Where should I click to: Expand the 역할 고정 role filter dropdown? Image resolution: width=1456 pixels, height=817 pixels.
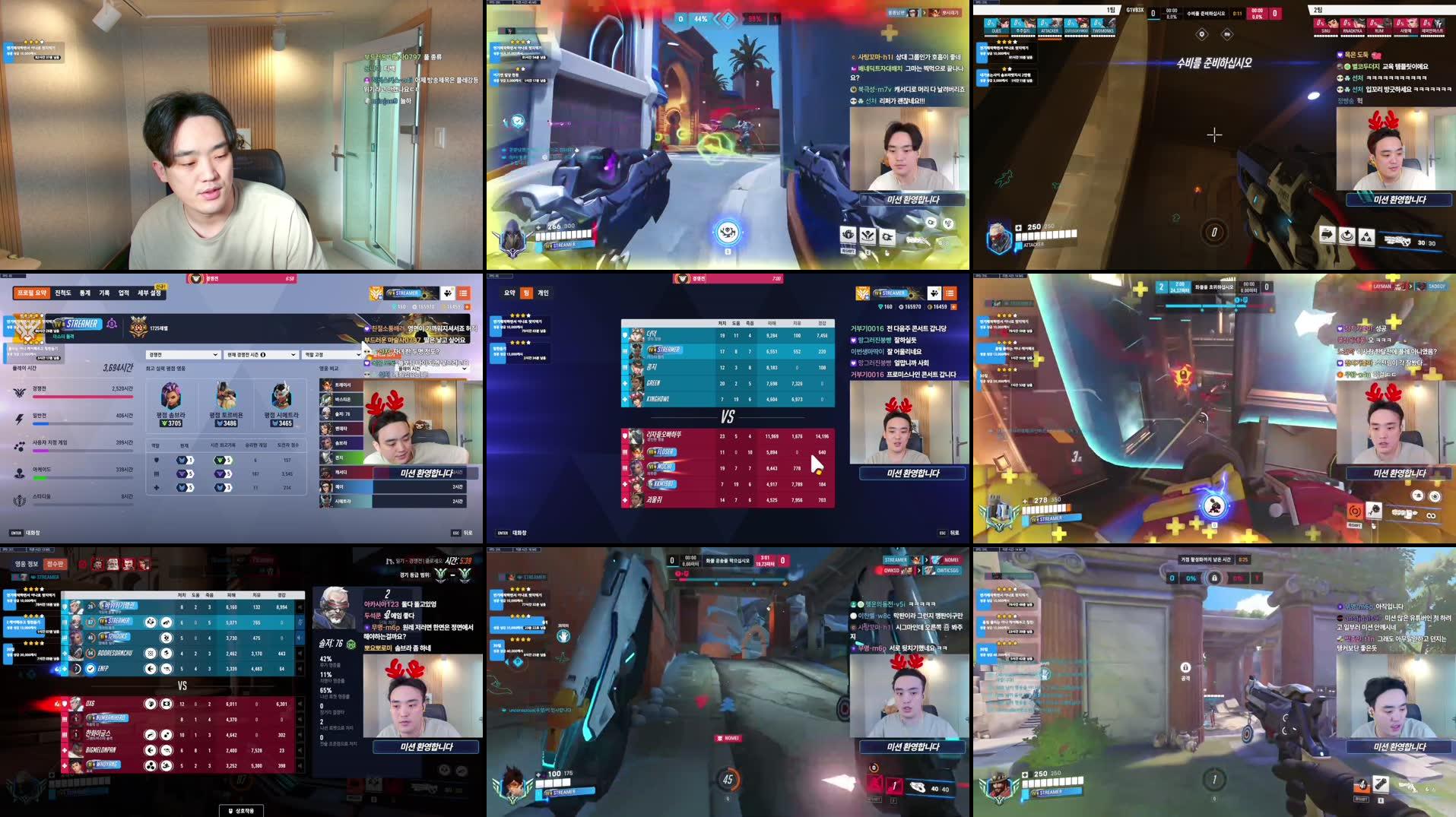331,355
